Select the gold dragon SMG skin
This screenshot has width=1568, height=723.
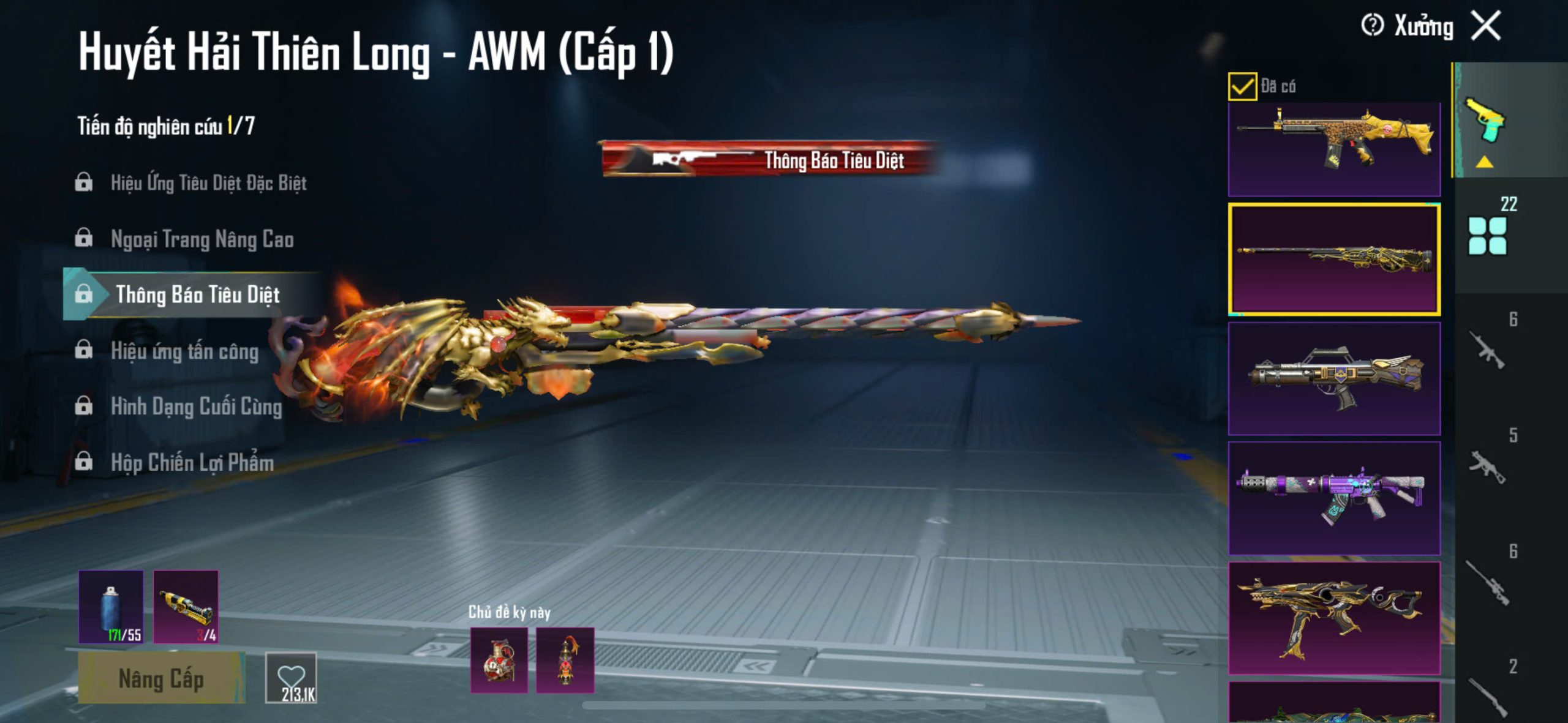[1334, 617]
